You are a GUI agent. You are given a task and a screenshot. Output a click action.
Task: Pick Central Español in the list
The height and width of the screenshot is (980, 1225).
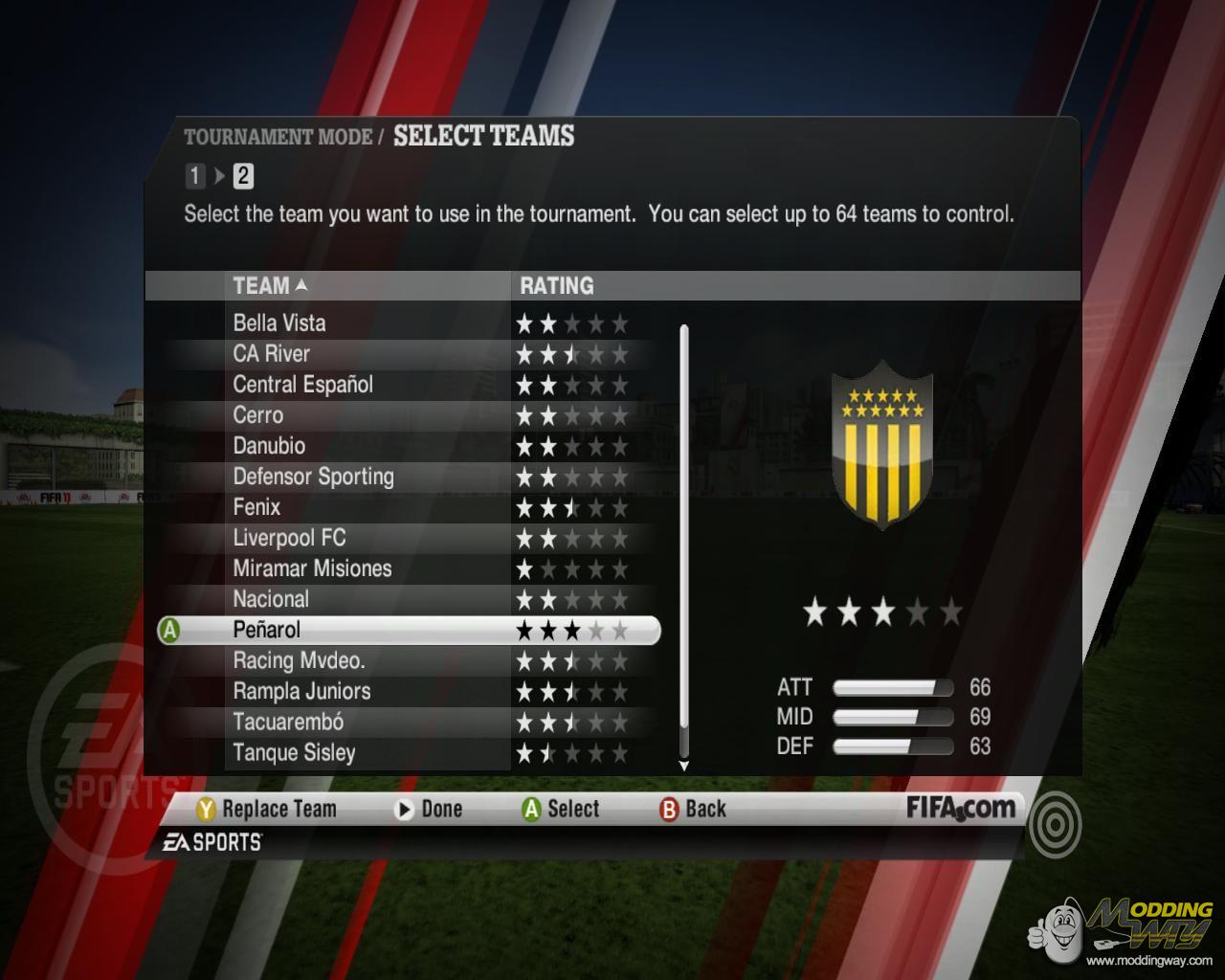[302, 385]
